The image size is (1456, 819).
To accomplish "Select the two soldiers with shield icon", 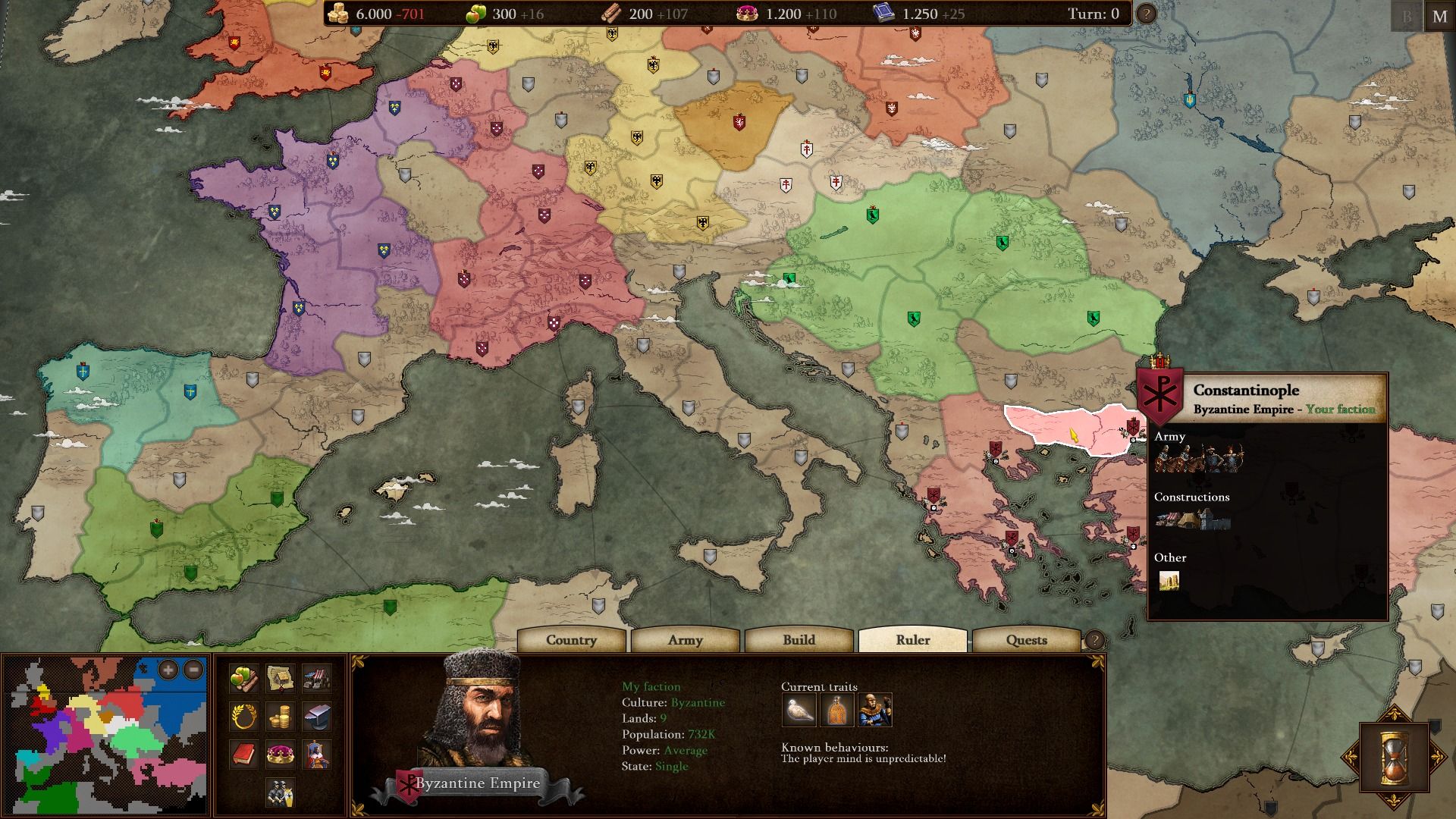I will tap(281, 792).
